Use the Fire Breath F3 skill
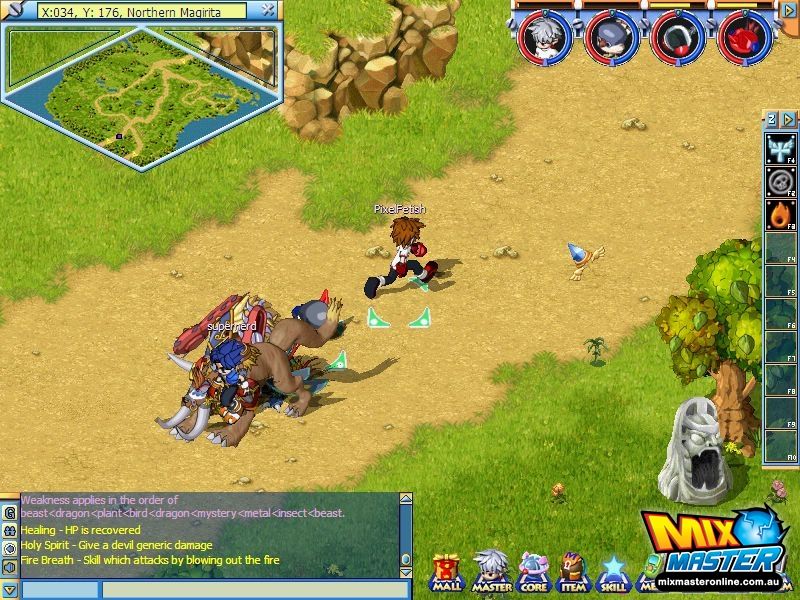Viewport: 800px width, 600px height. tap(780, 215)
